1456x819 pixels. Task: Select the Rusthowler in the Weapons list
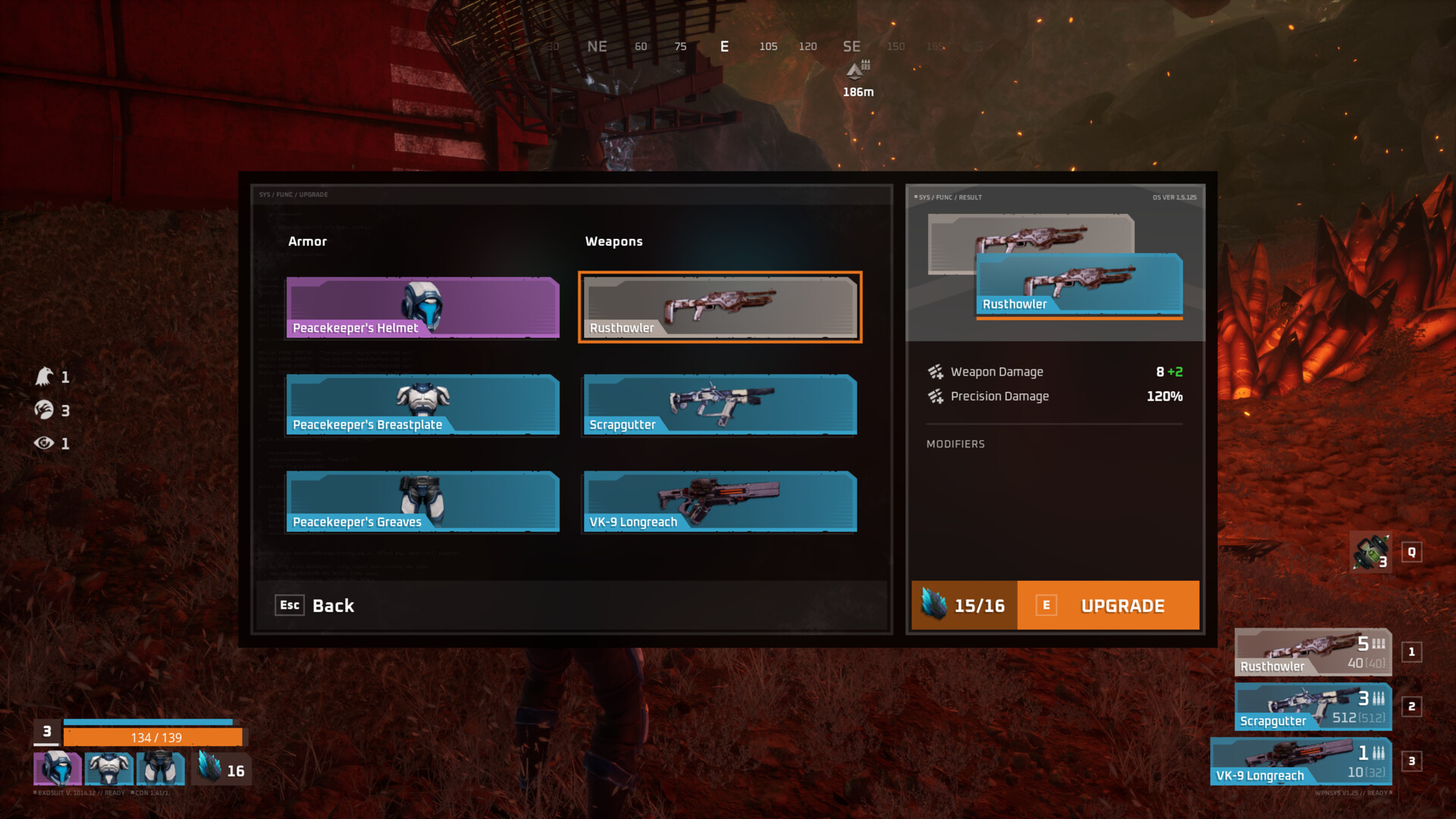tap(720, 307)
